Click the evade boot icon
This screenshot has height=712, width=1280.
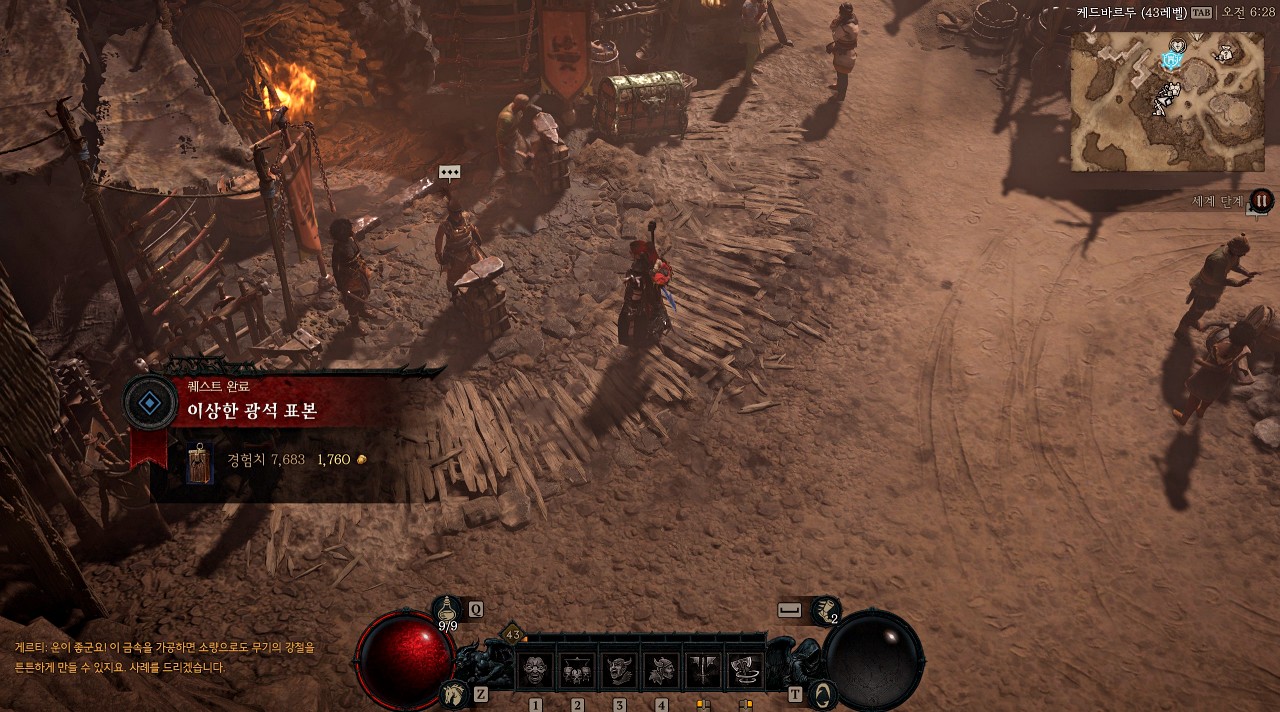click(x=825, y=609)
